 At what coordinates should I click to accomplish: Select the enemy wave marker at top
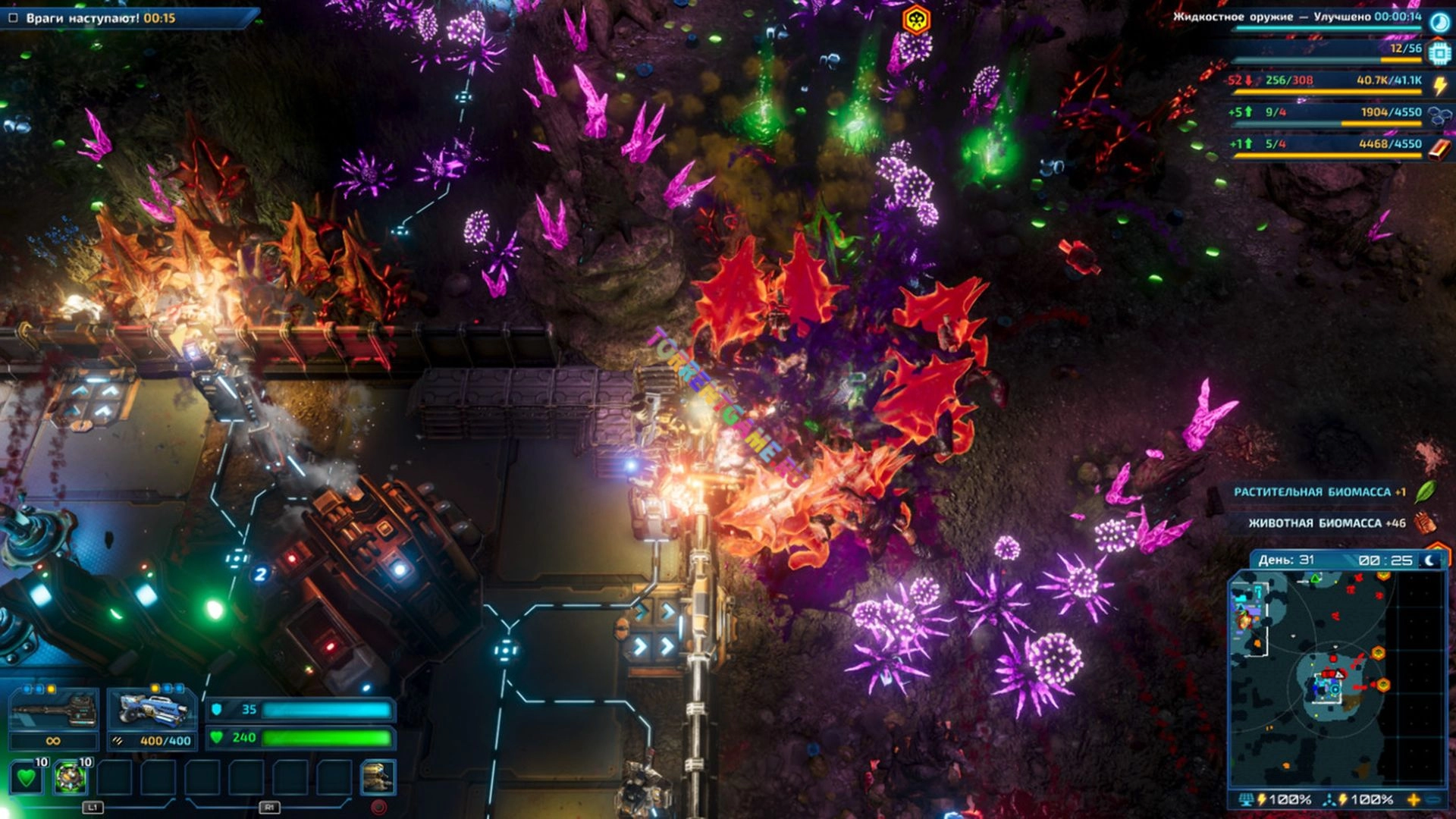tap(916, 20)
